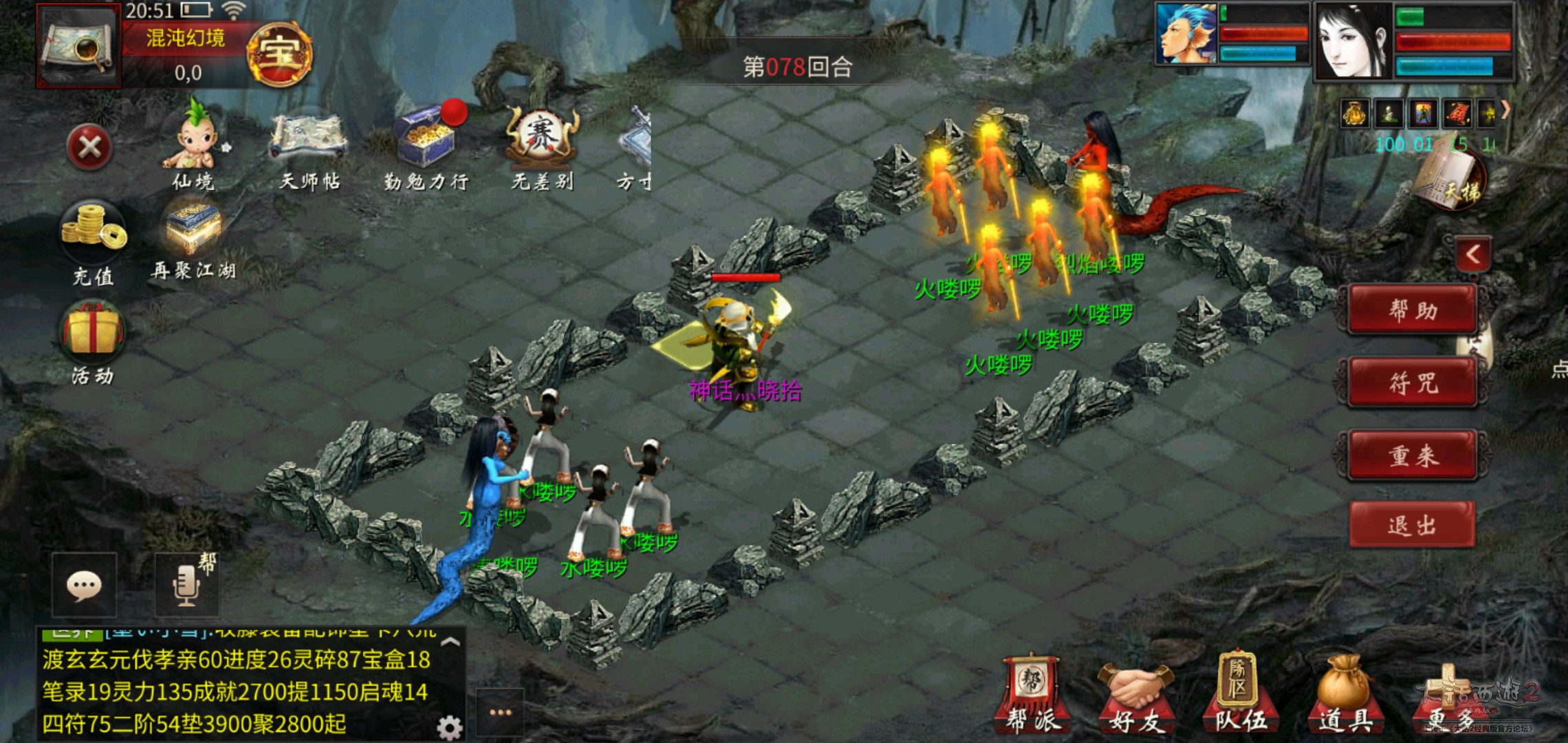Open the world map scroll icon
Image resolution: width=1568 pixels, height=743 pixels.
79,47
